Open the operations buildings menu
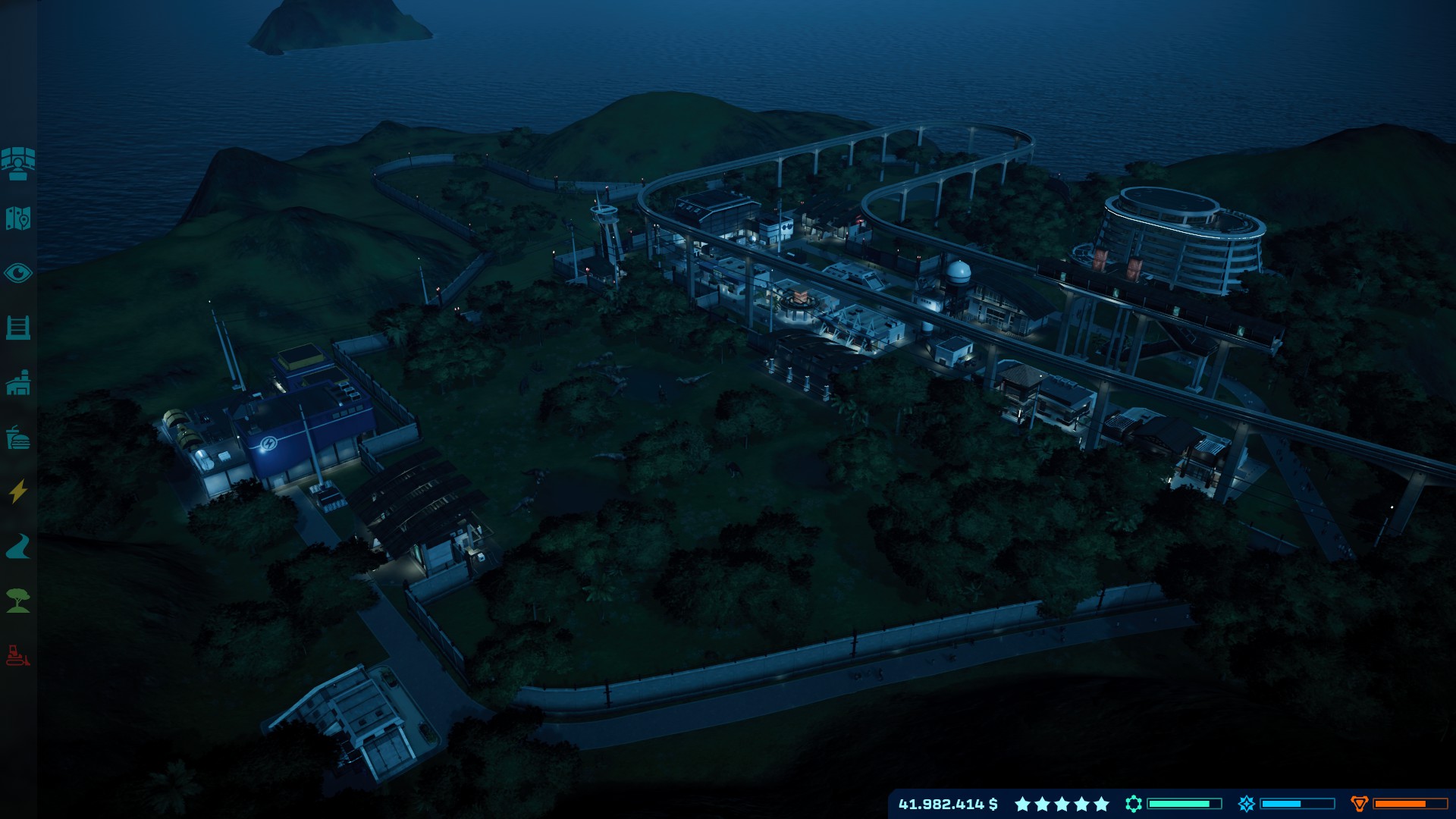This screenshot has height=819, width=1456. coord(18,383)
